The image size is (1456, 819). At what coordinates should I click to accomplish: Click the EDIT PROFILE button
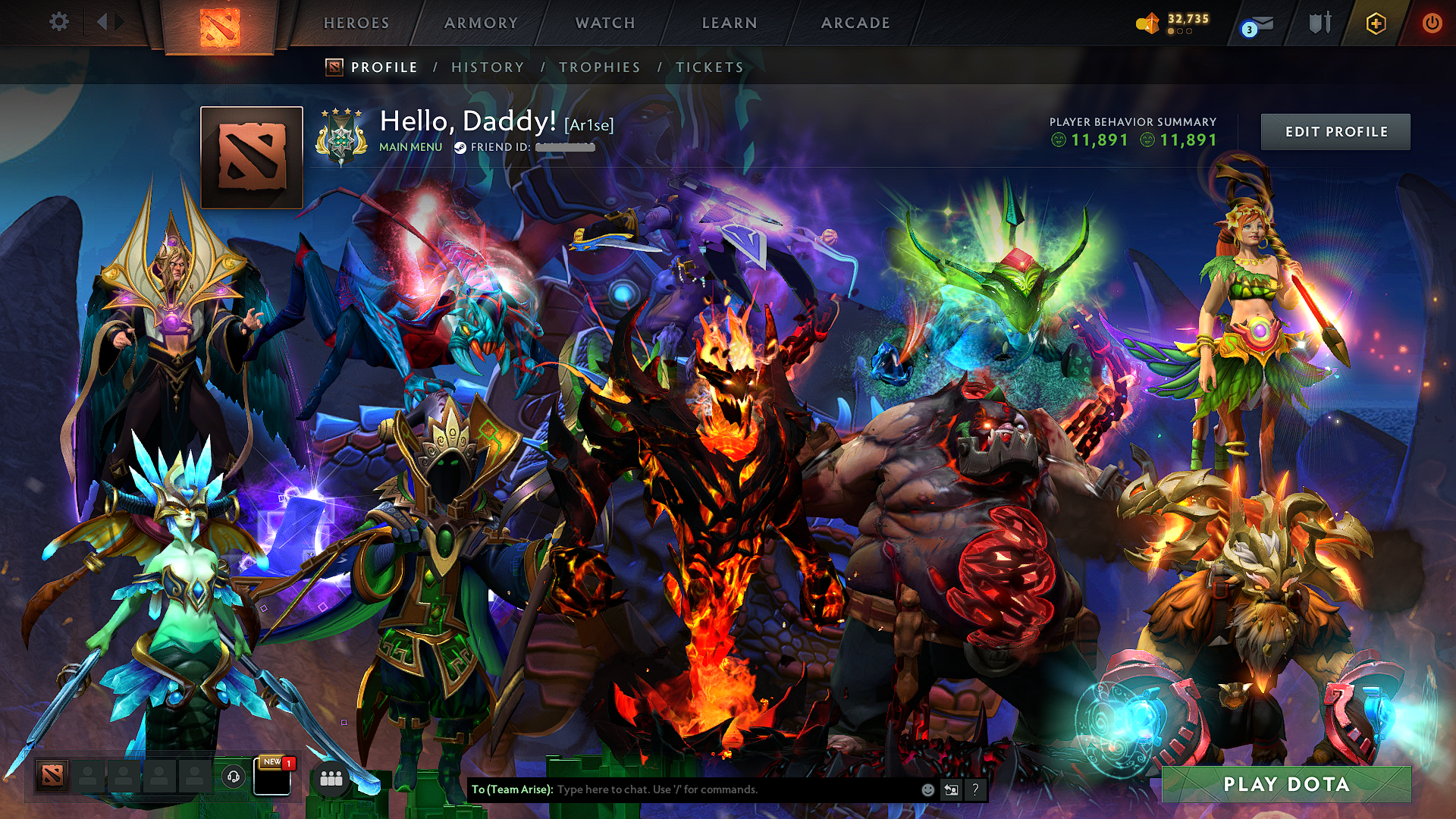point(1335,131)
